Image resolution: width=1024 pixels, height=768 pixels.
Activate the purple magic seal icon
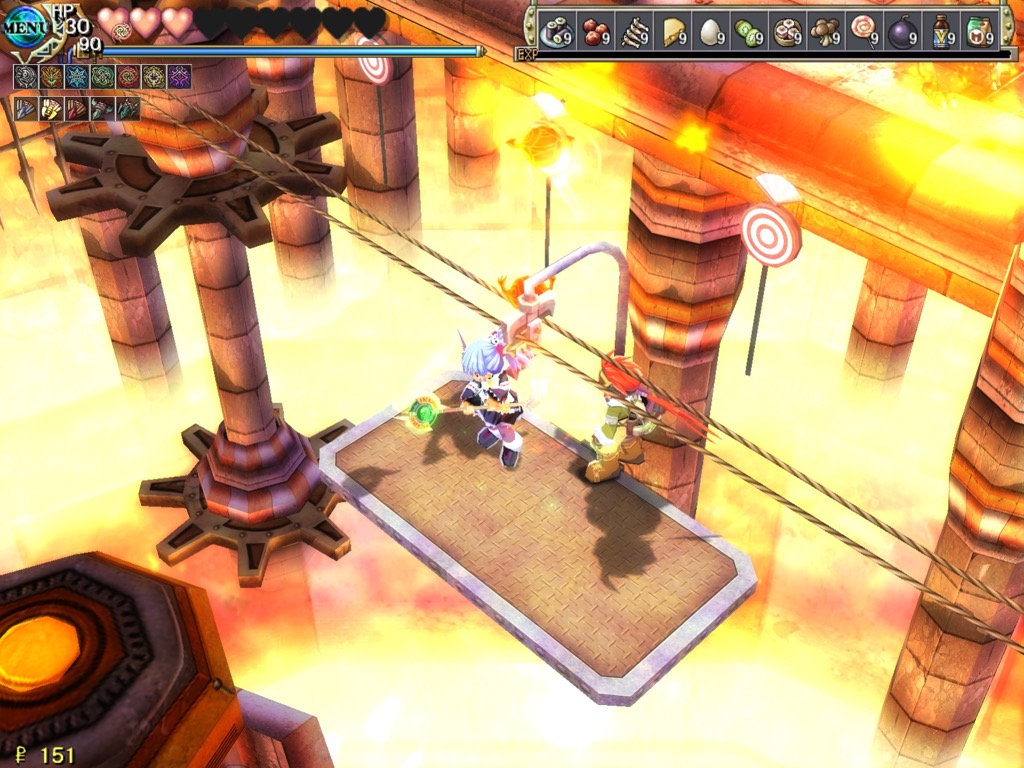pyautogui.click(x=179, y=77)
